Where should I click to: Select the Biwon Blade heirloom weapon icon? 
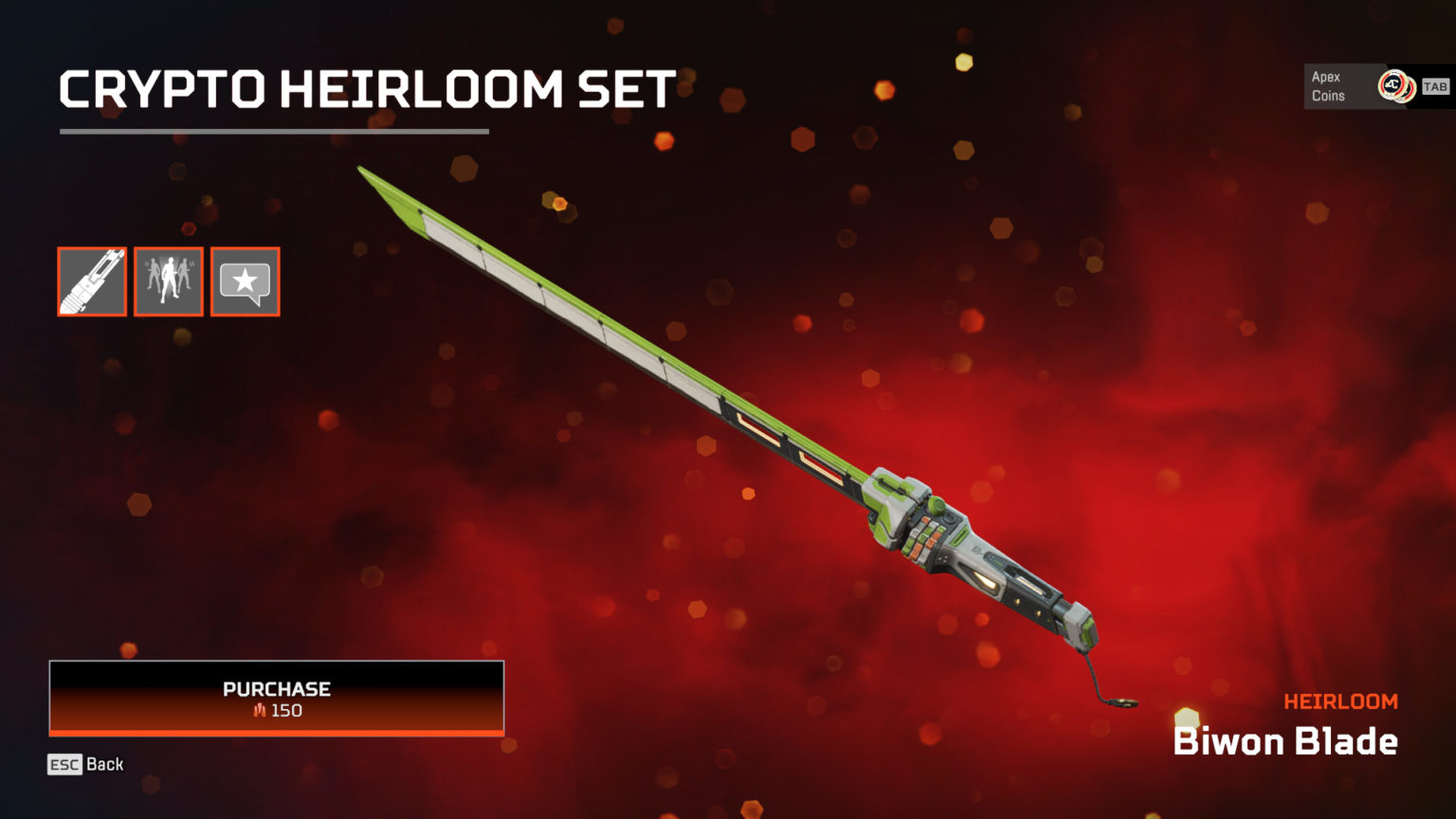pos(91,282)
